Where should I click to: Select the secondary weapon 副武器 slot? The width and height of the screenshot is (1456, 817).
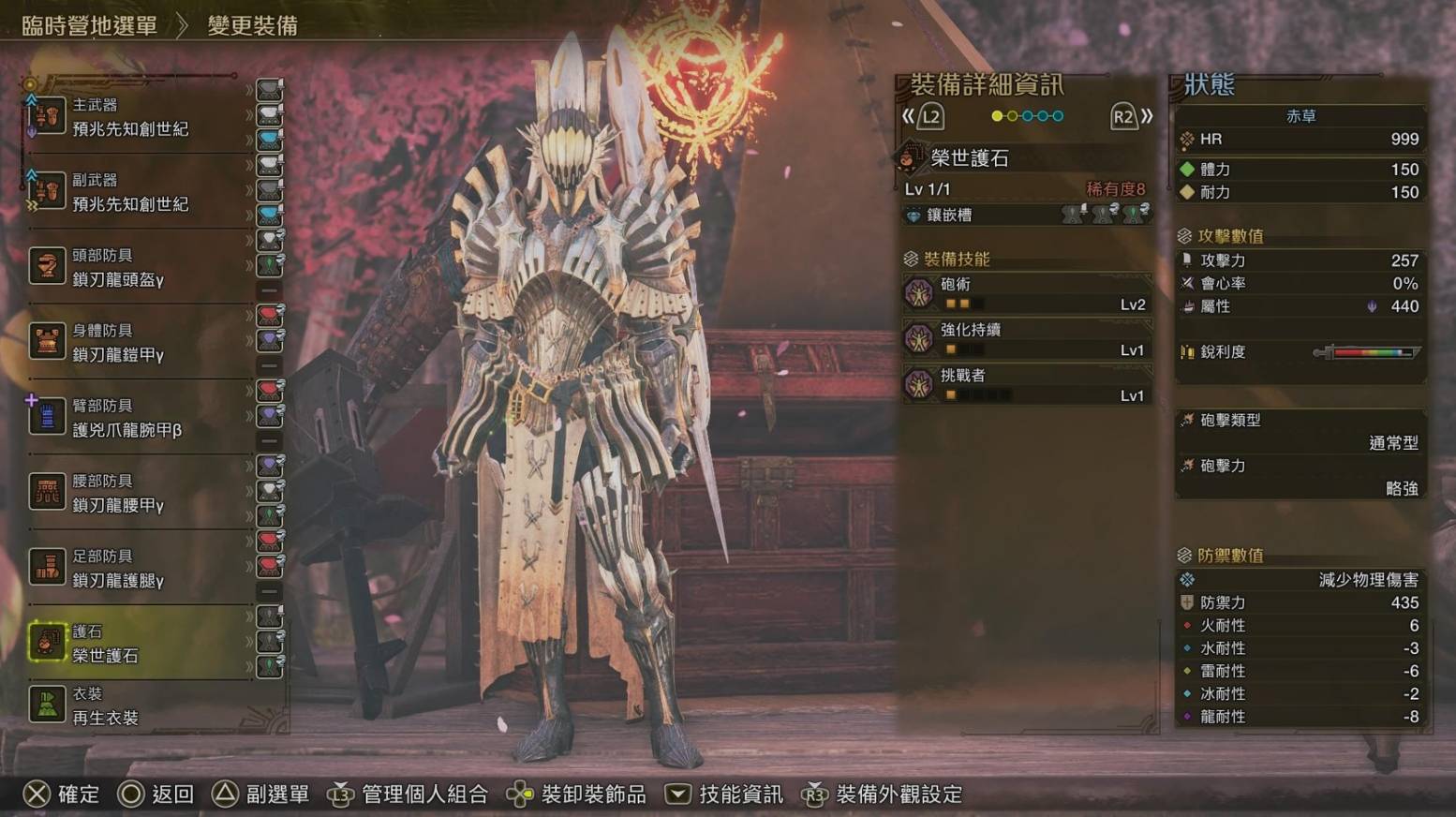[131, 192]
